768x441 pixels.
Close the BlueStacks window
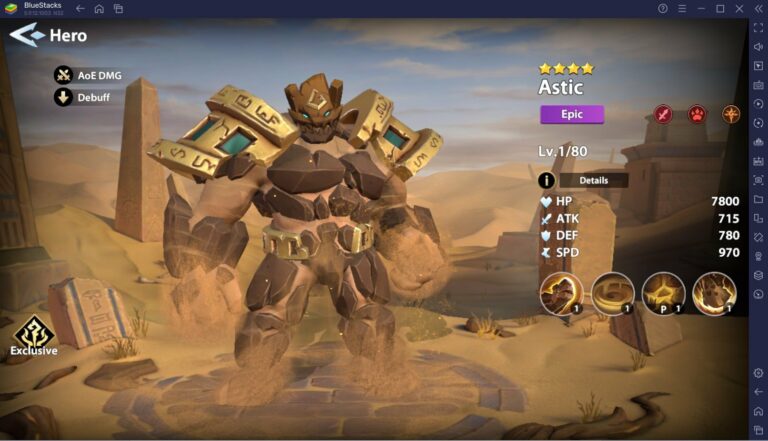738,8
